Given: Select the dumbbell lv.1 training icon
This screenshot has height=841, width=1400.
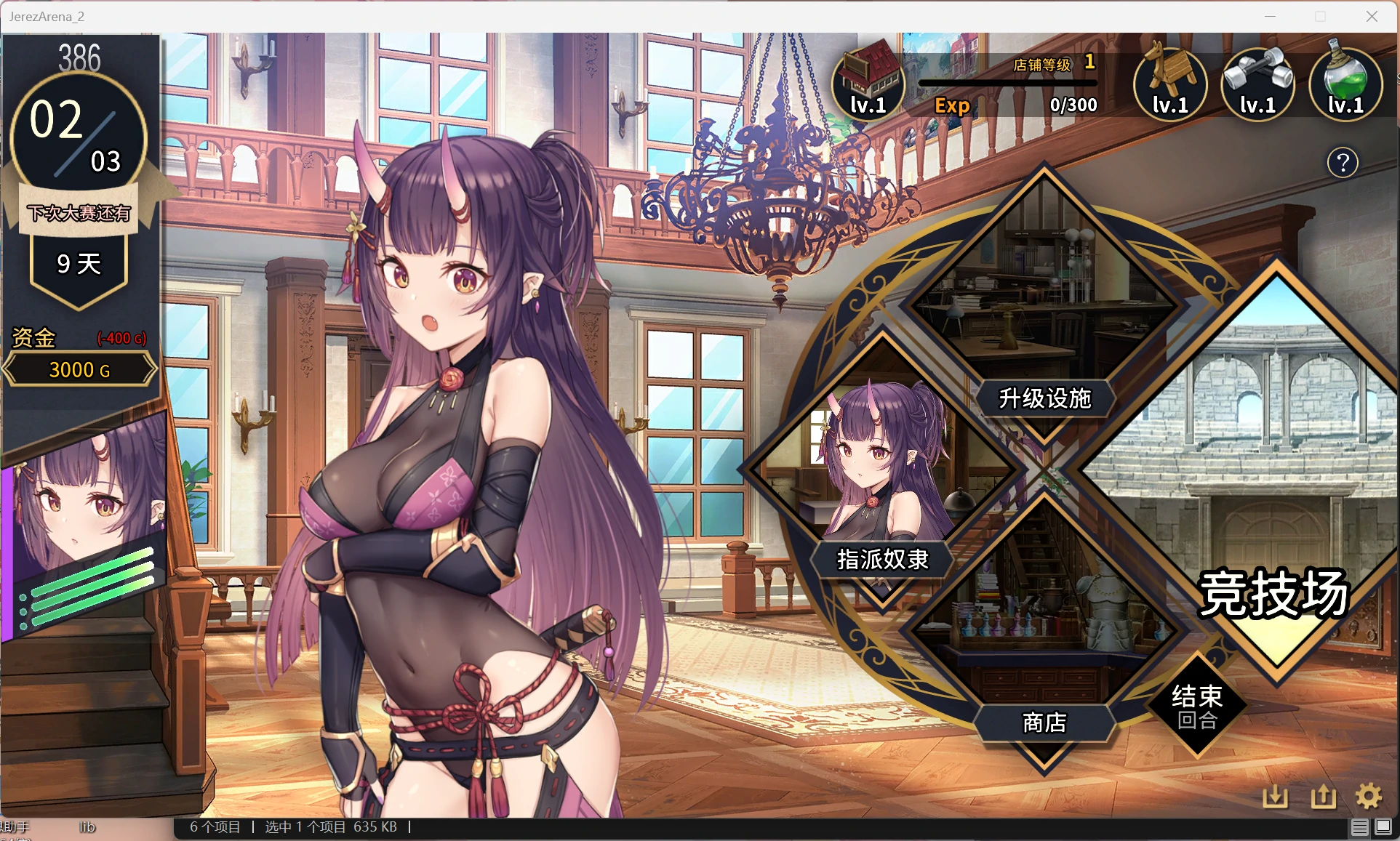Looking at the screenshot, I should 1257,80.
